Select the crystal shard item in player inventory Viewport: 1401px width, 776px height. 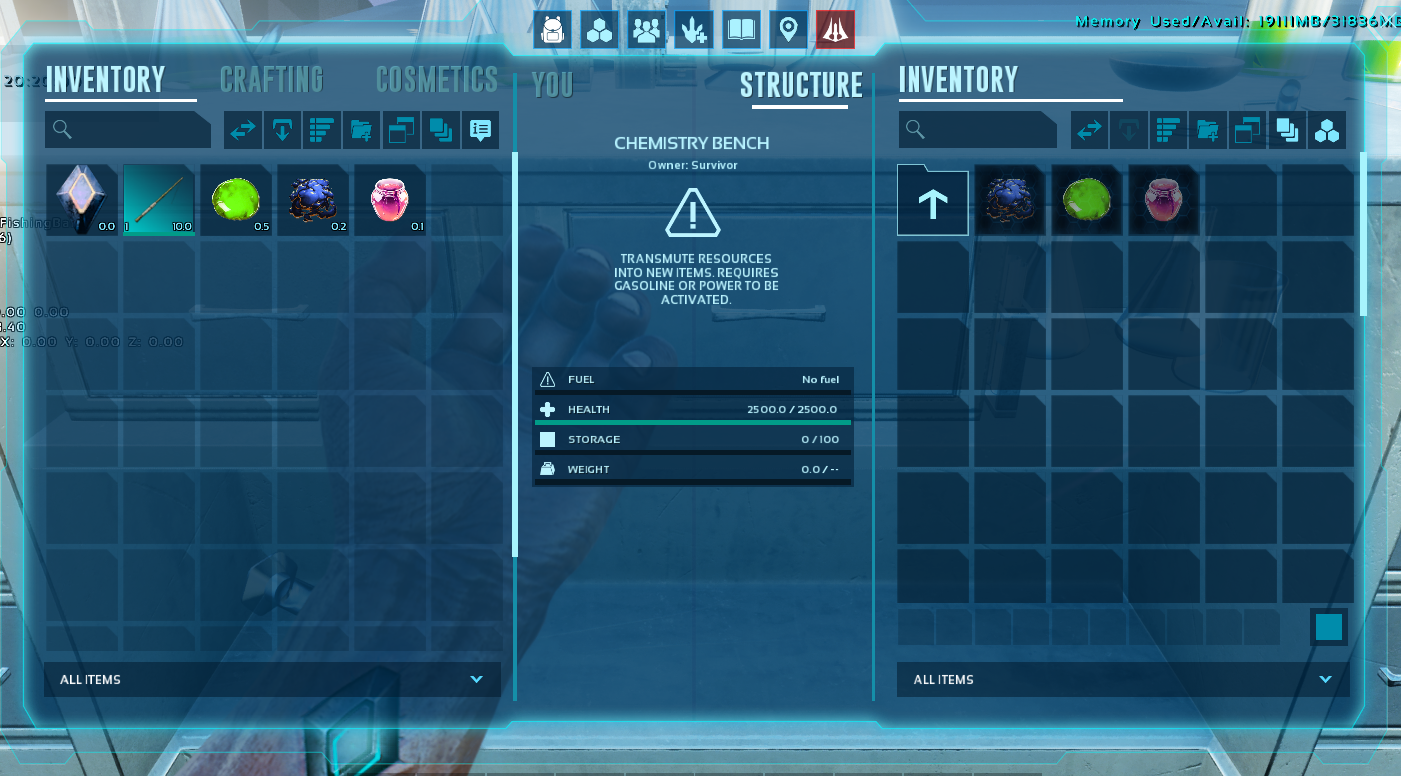coord(82,200)
